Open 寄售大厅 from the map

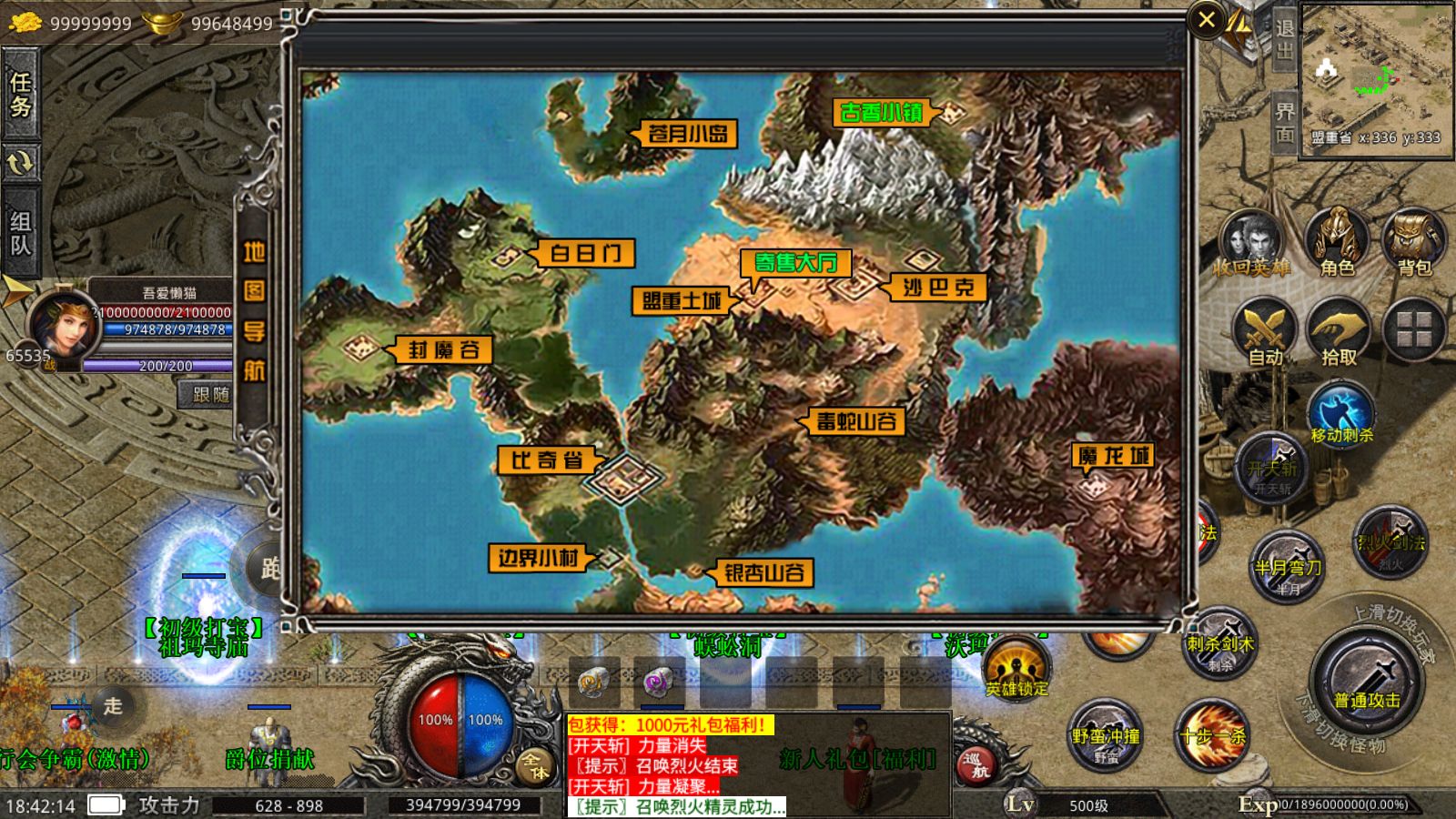click(795, 263)
